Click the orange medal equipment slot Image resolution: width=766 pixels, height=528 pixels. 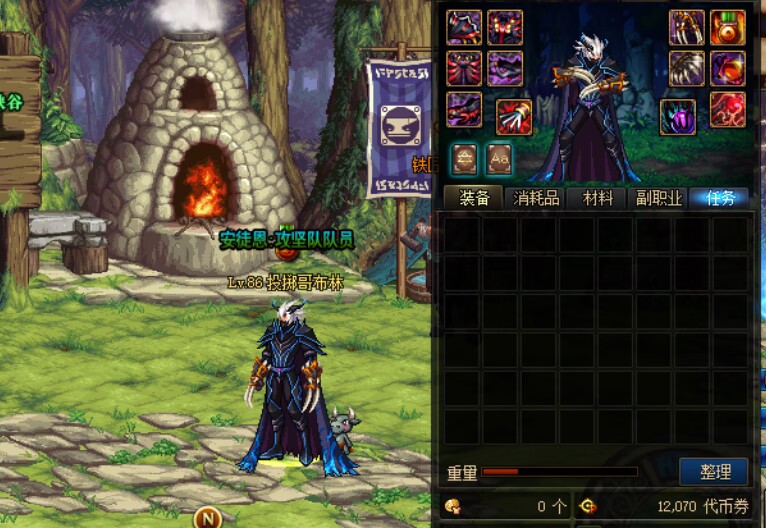(728, 28)
